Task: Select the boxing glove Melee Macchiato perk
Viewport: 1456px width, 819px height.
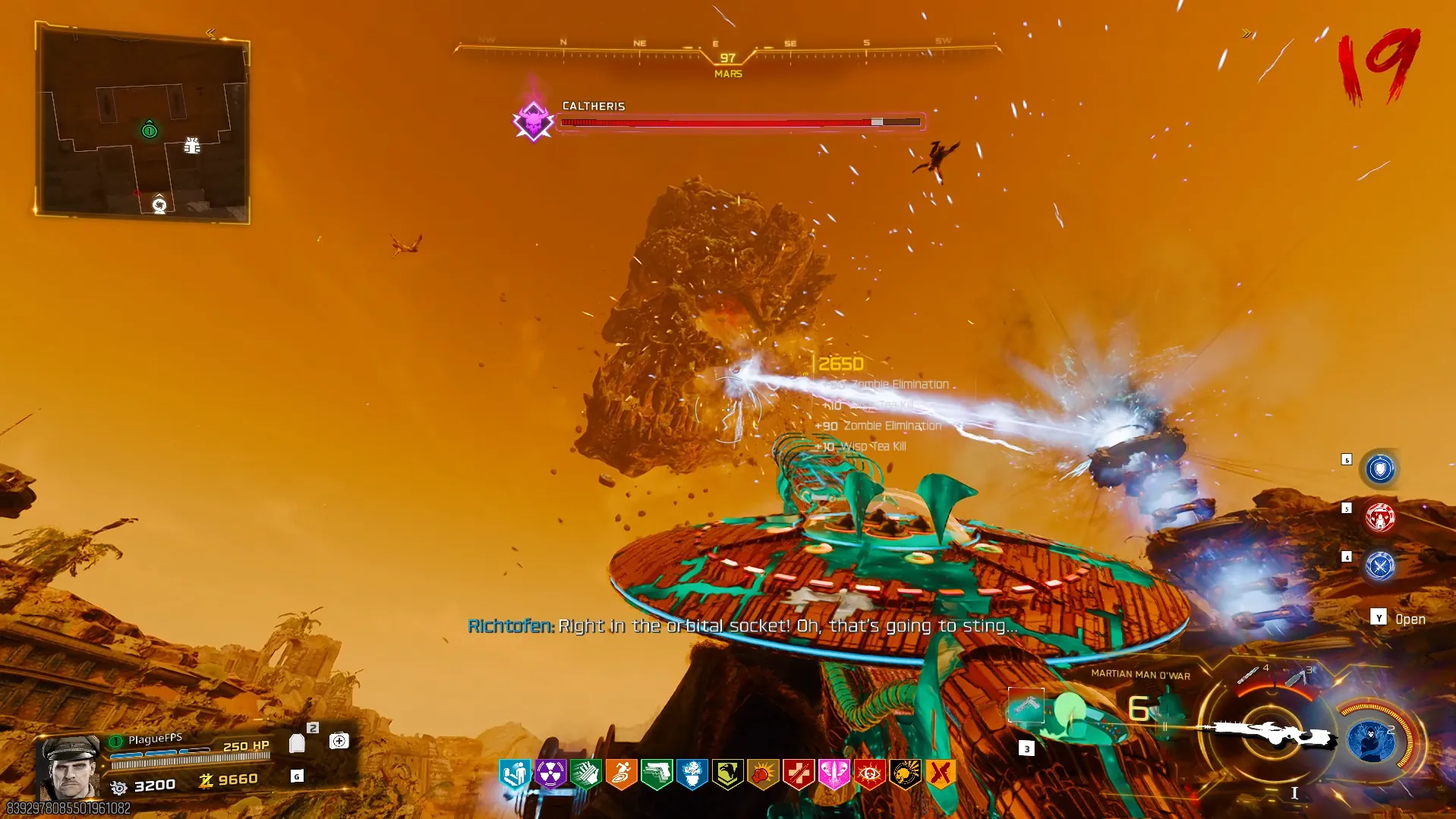Action: point(763,774)
